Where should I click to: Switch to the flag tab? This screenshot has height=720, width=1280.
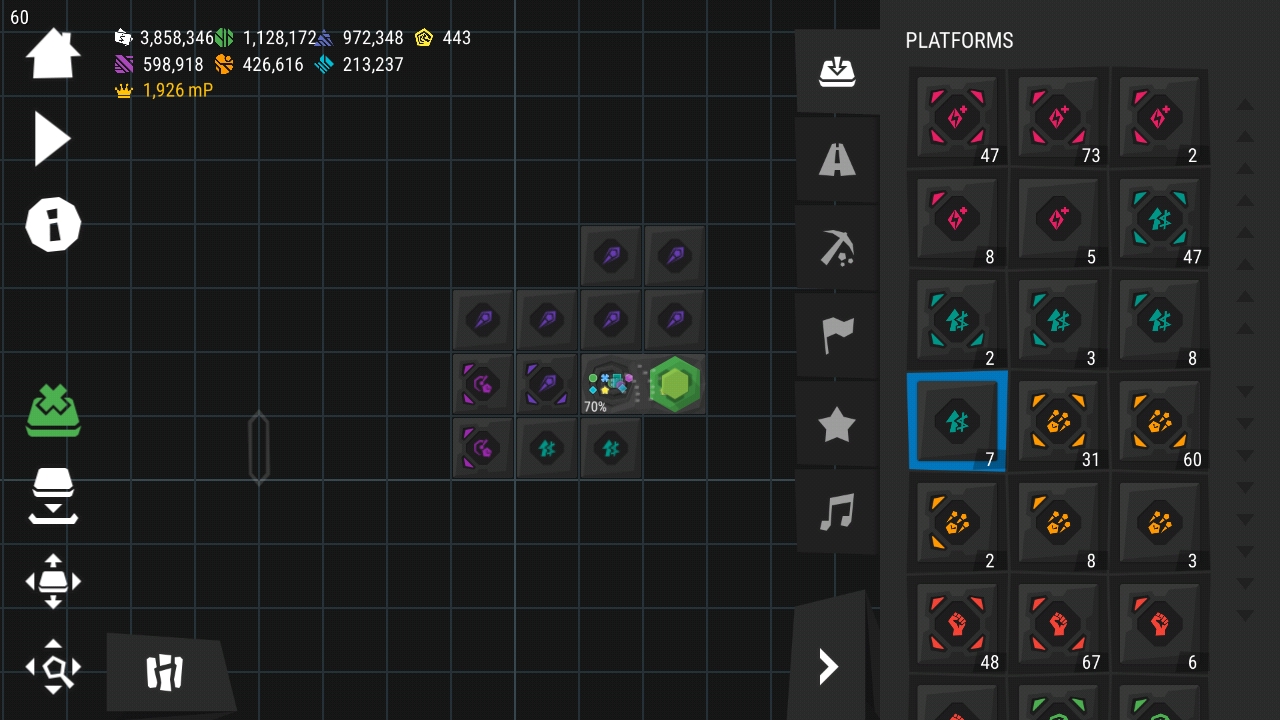[837, 335]
